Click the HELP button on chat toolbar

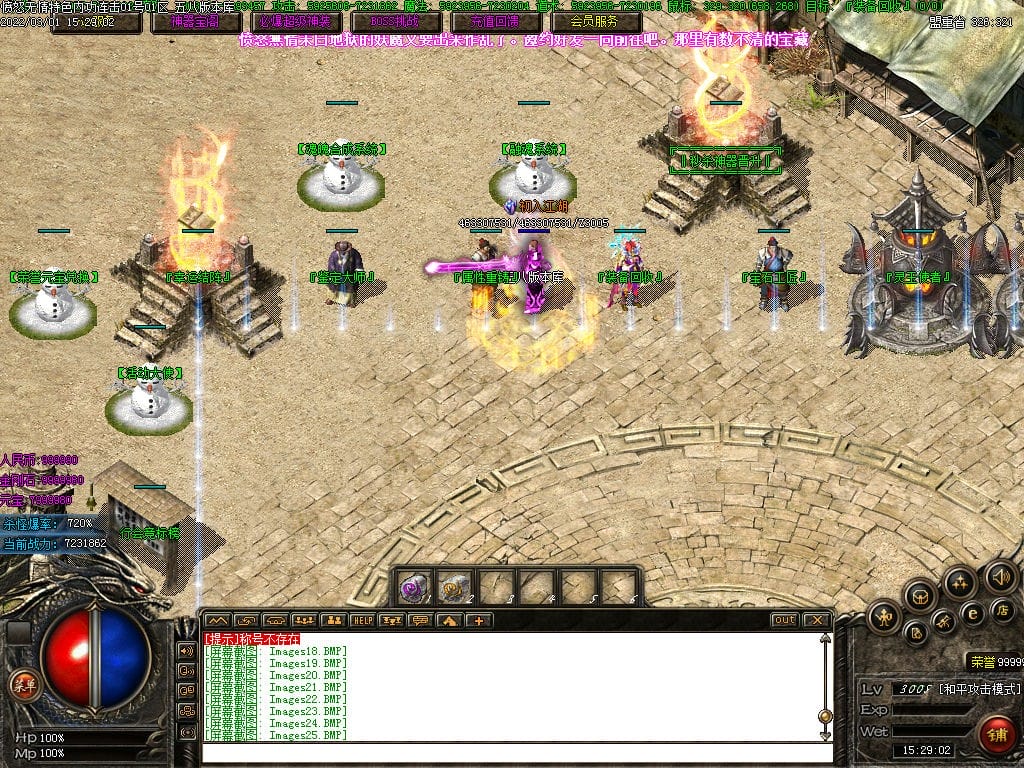click(x=362, y=620)
